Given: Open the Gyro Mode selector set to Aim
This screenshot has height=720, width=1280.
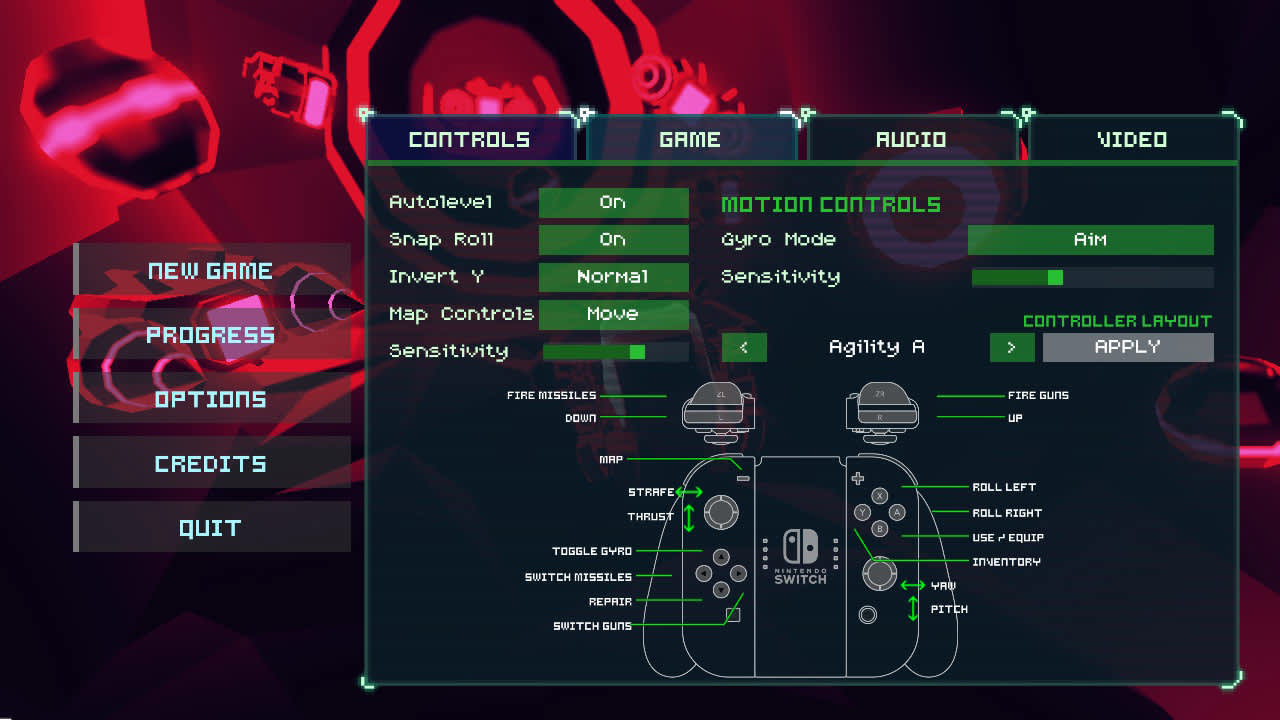Looking at the screenshot, I should pos(1090,239).
